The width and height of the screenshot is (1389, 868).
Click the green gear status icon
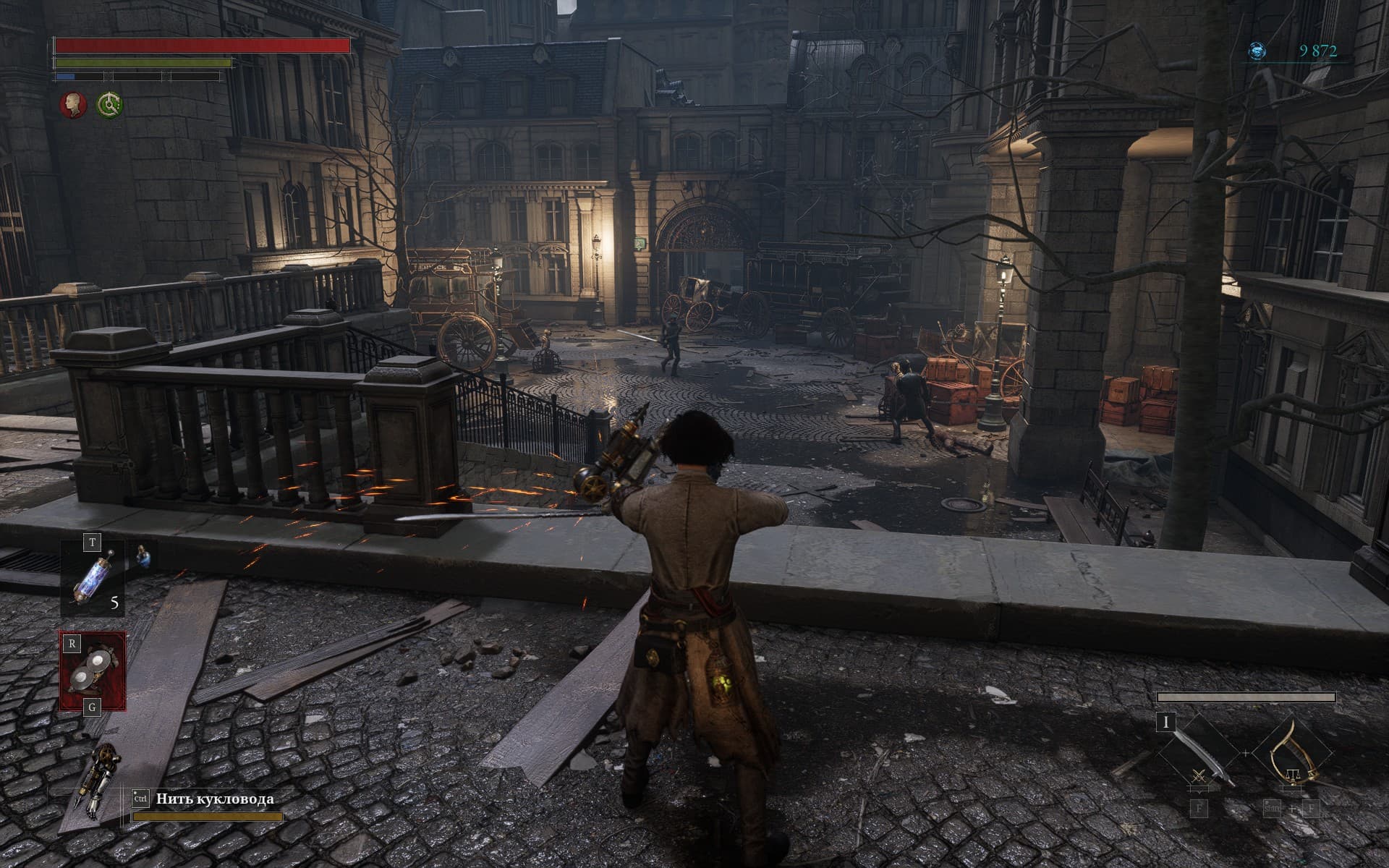pos(110,105)
